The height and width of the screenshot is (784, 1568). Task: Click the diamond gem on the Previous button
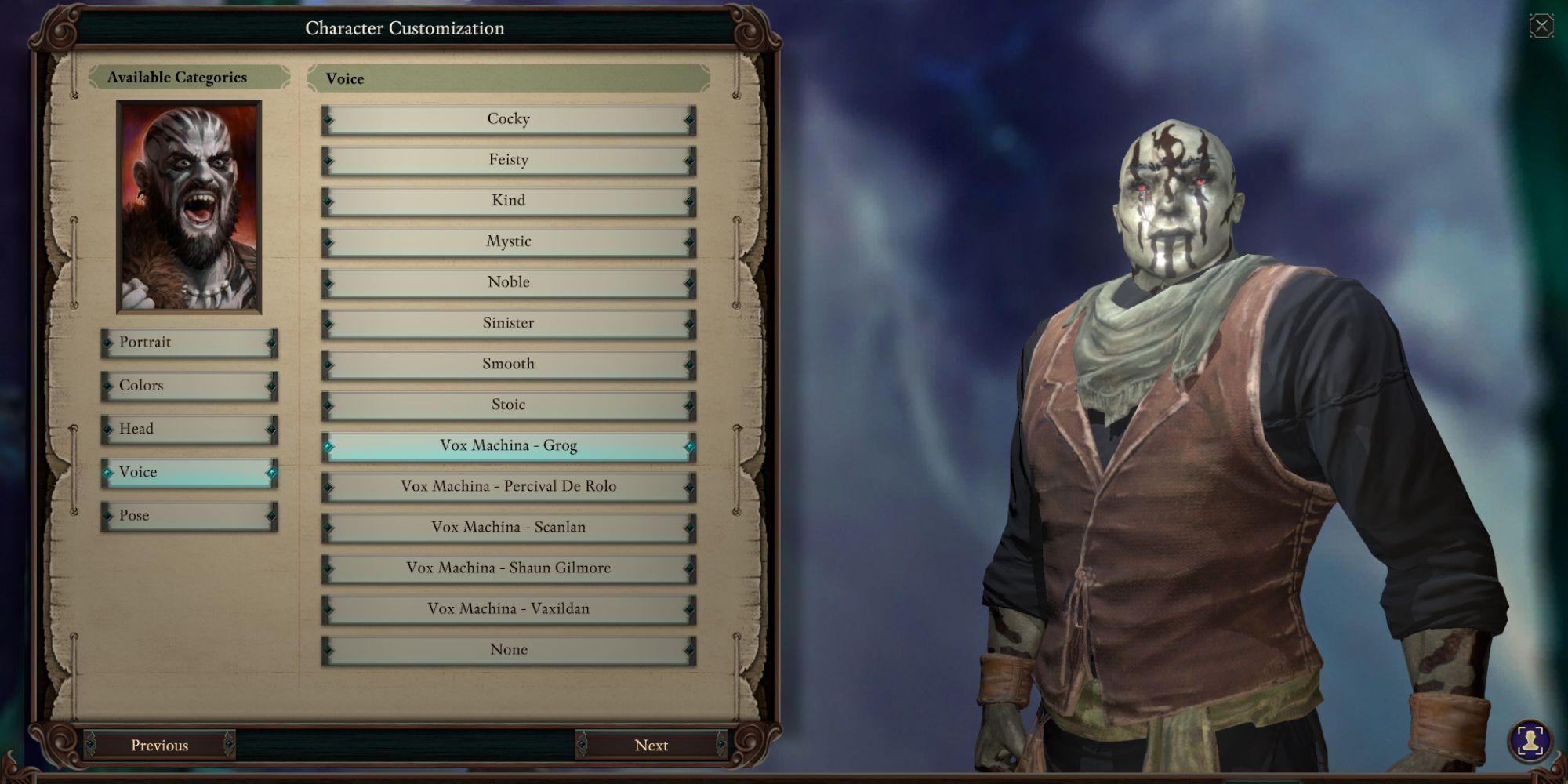click(229, 745)
